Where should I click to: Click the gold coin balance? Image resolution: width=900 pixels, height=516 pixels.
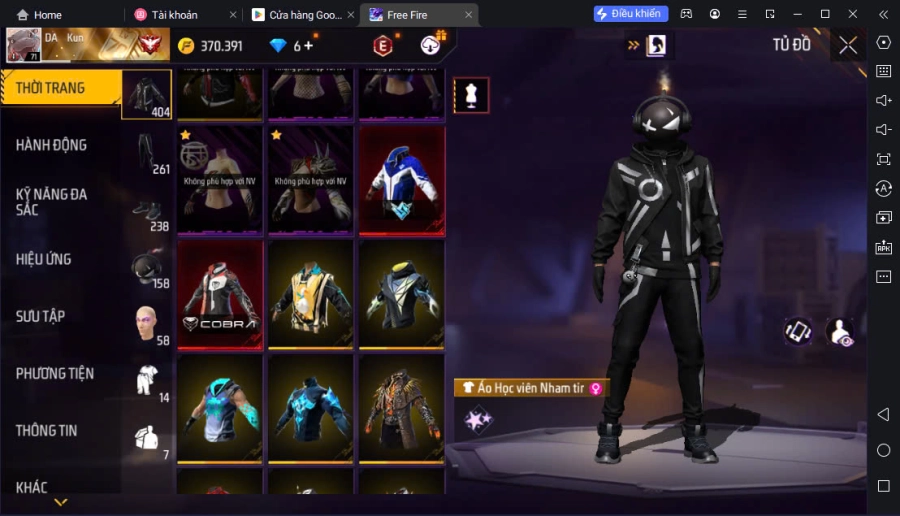(210, 46)
